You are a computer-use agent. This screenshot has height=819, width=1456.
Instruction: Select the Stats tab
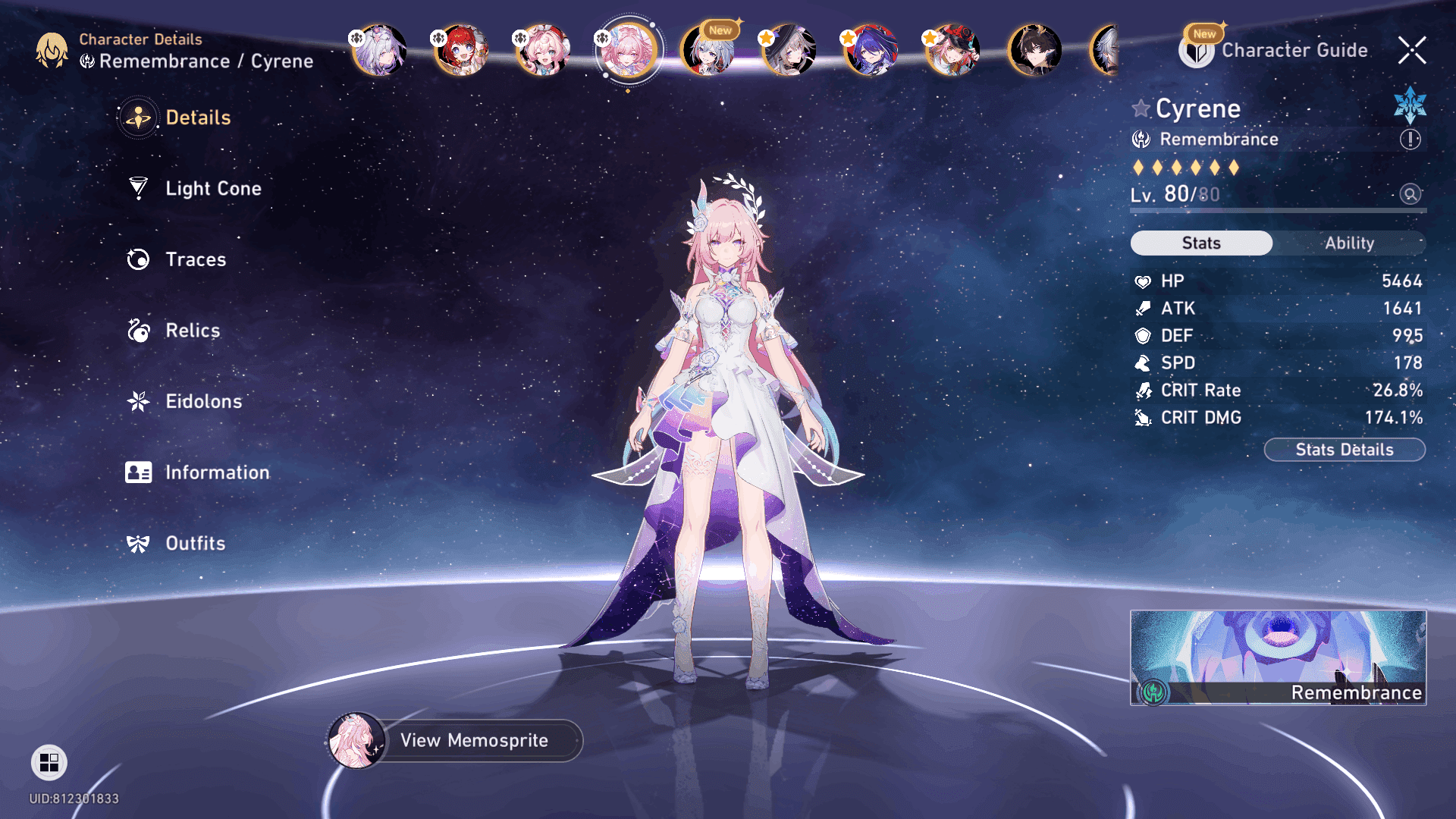point(1201,243)
